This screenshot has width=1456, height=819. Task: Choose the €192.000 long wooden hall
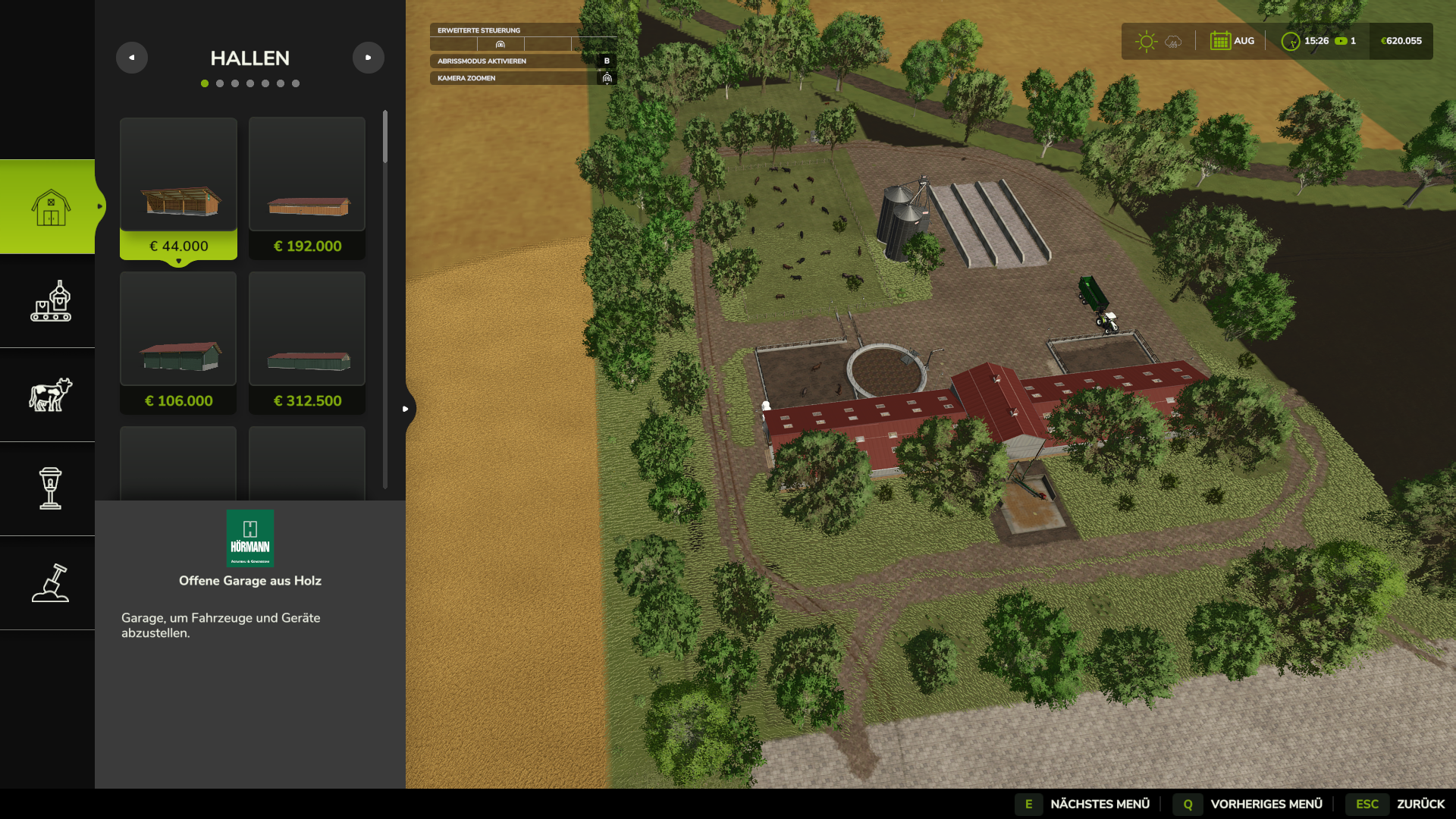click(x=307, y=188)
